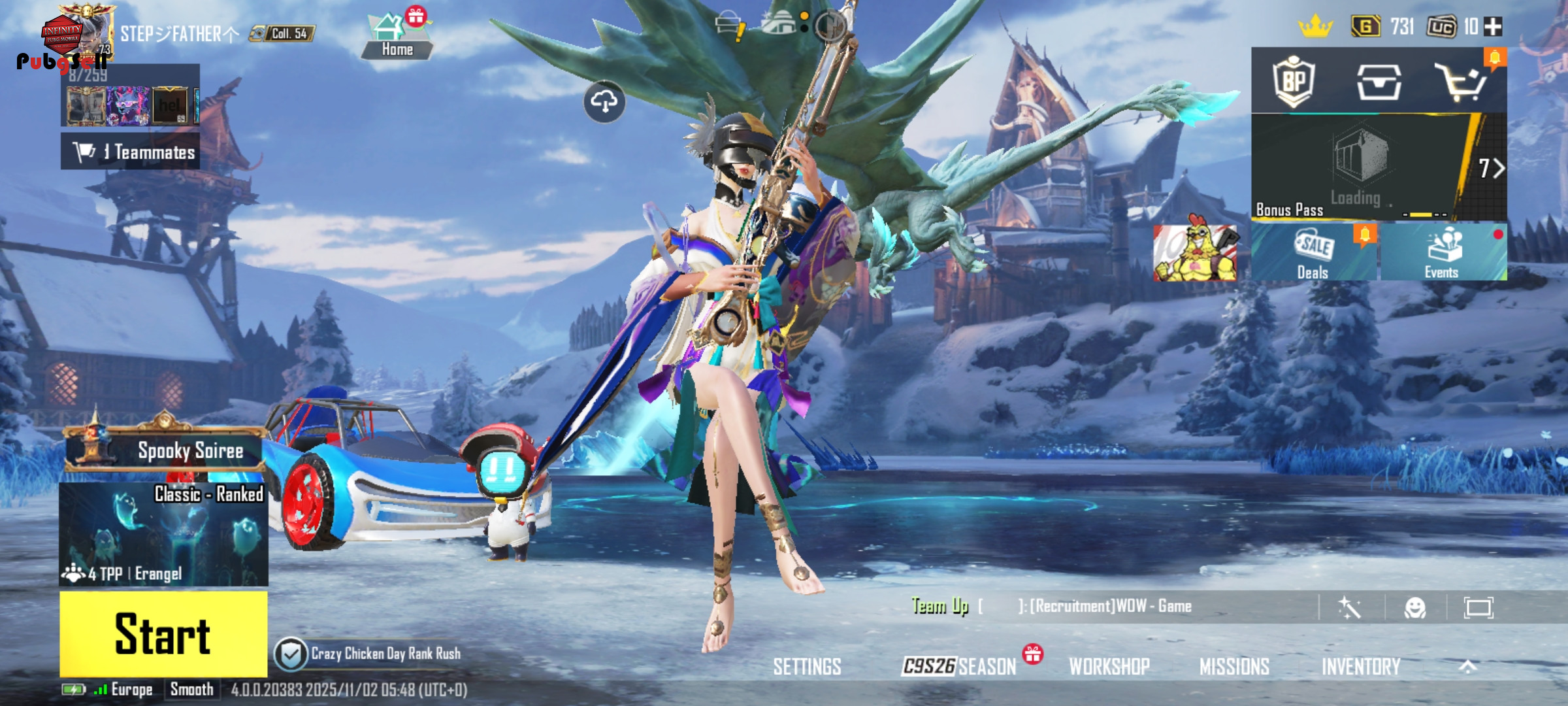Open the shopping cart store
Image resolution: width=1568 pixels, height=706 pixels.
1462,82
